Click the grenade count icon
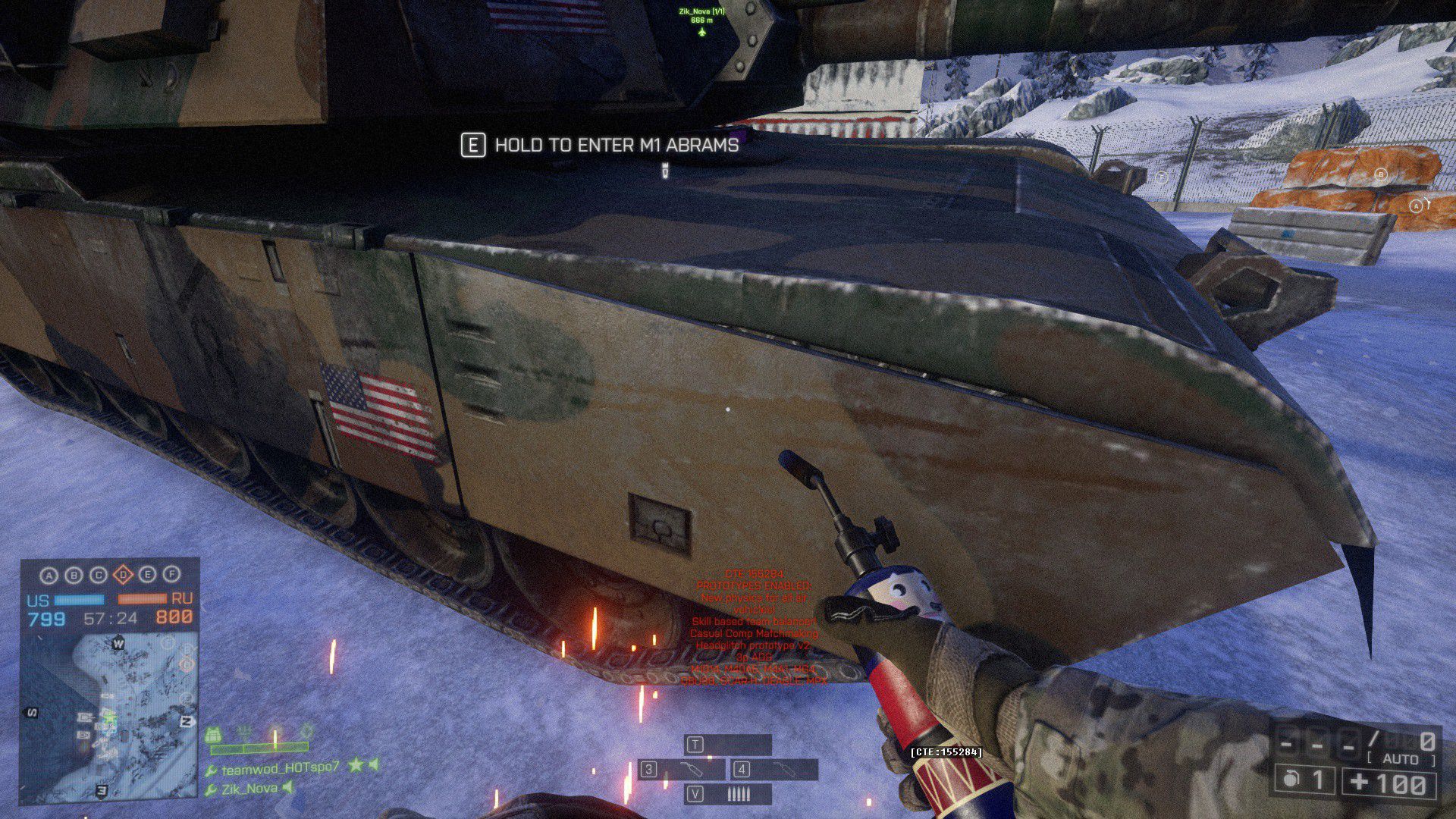1456x819 pixels. point(1291,780)
